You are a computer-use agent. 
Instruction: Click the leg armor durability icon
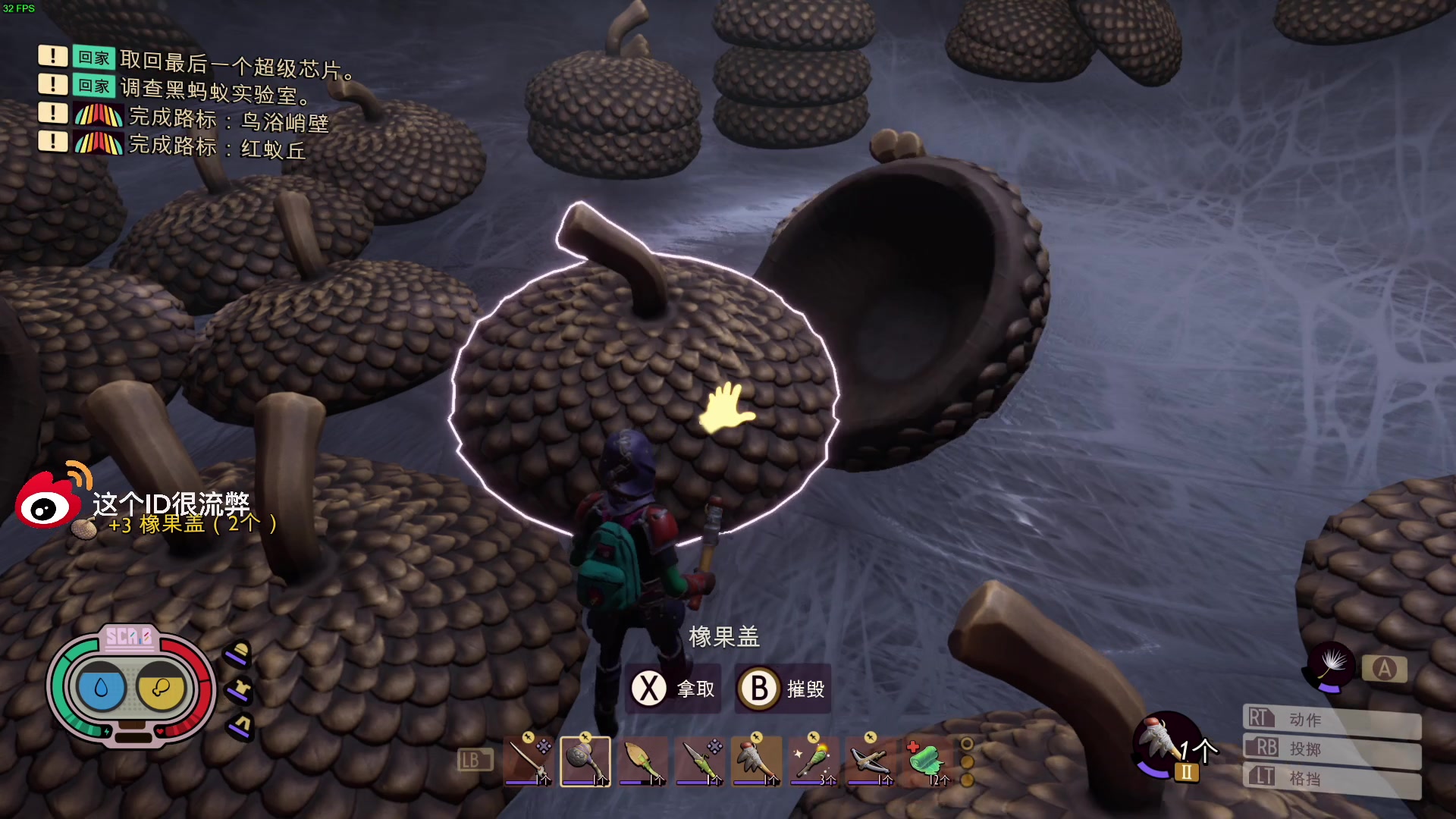(240, 725)
